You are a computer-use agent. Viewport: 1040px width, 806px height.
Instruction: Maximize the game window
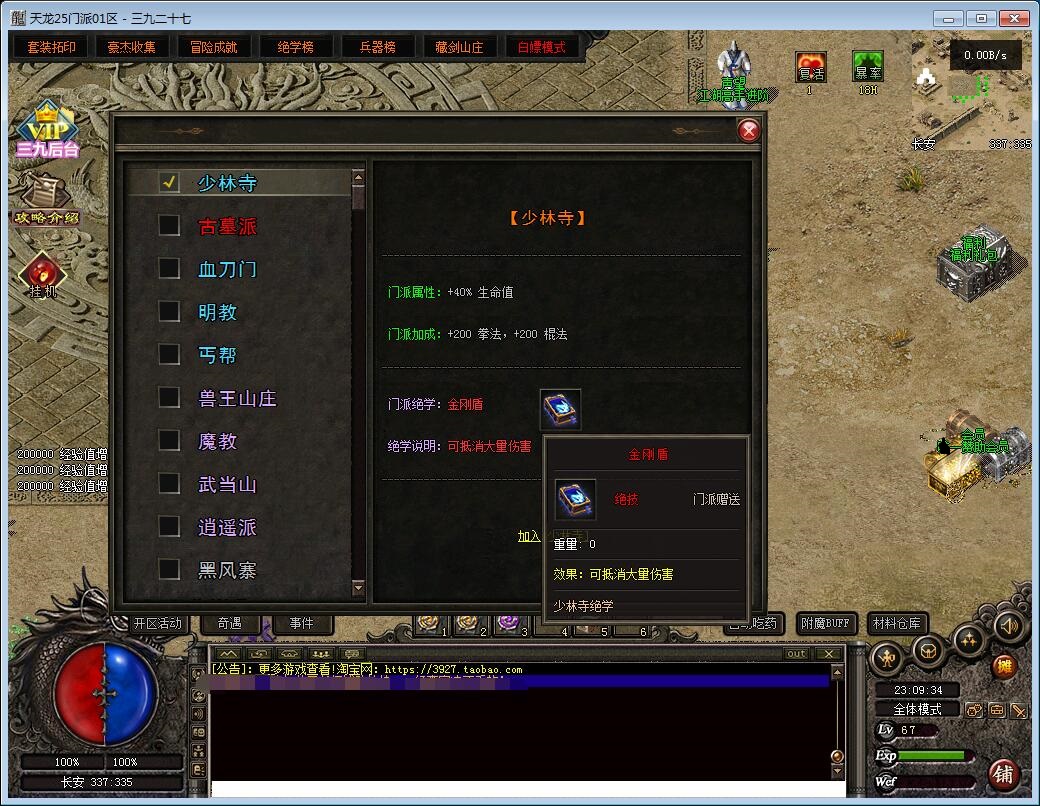coord(983,18)
